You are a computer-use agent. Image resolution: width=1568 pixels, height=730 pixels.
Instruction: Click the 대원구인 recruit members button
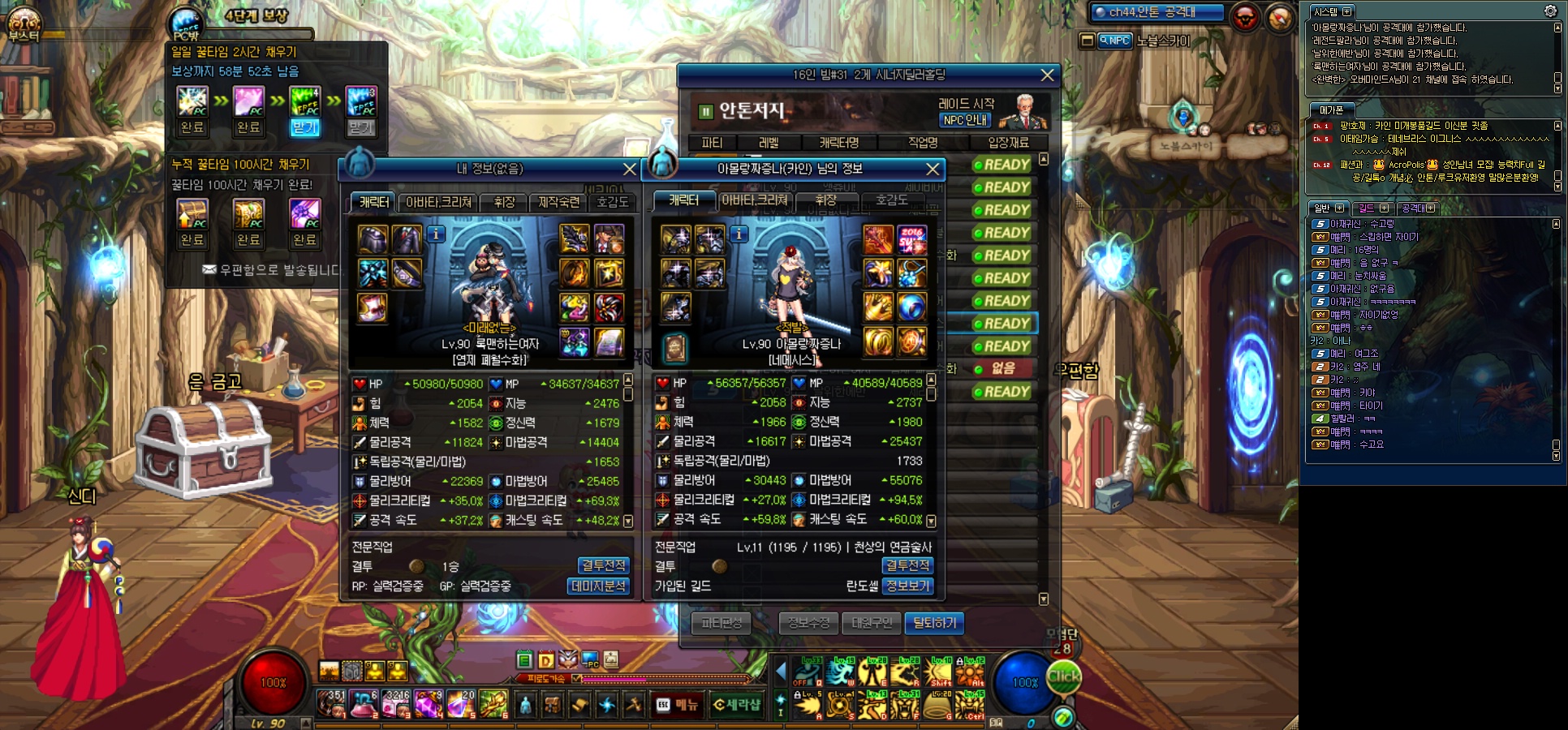(872, 623)
